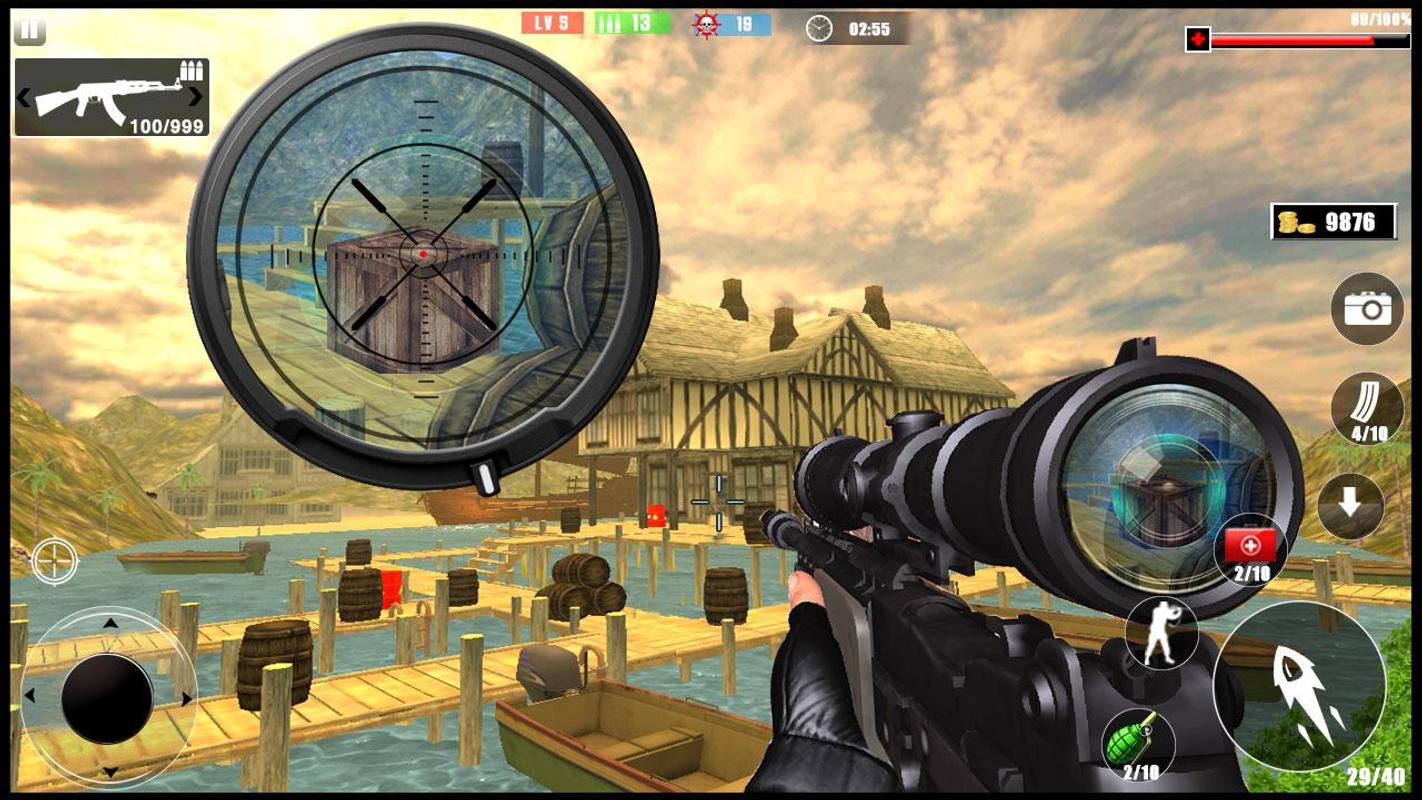Open the gold coins shop counter
This screenshot has width=1422, height=800.
(x=1333, y=222)
